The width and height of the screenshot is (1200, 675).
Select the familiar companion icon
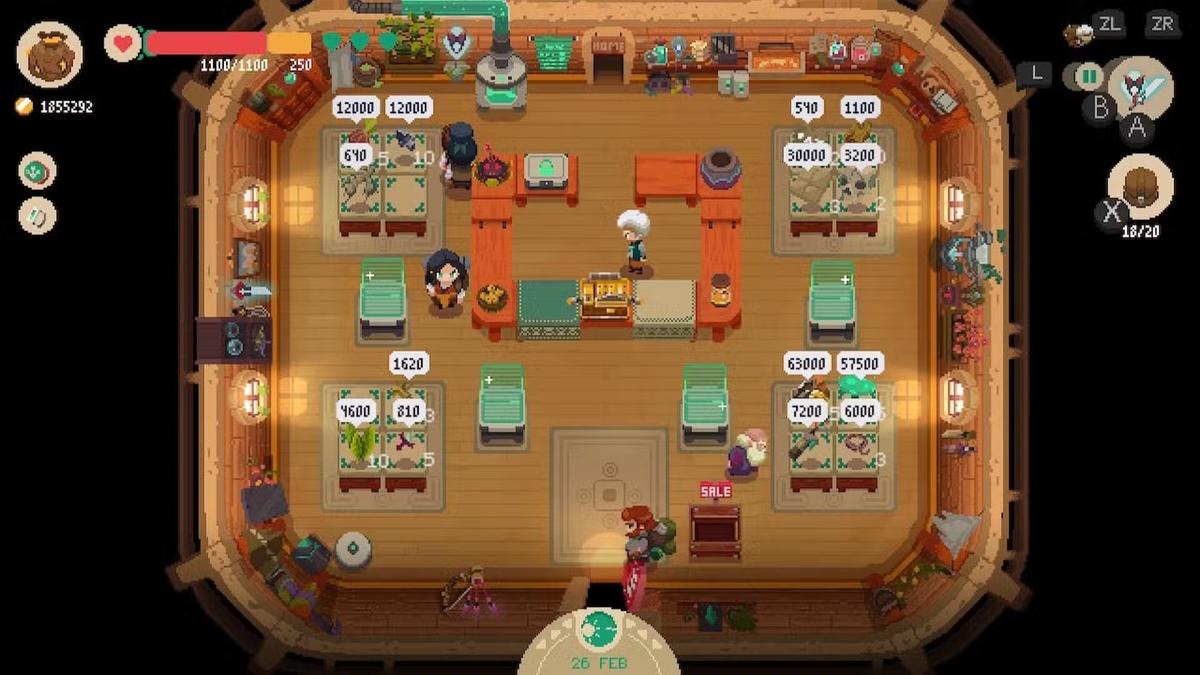(x=1078, y=34)
